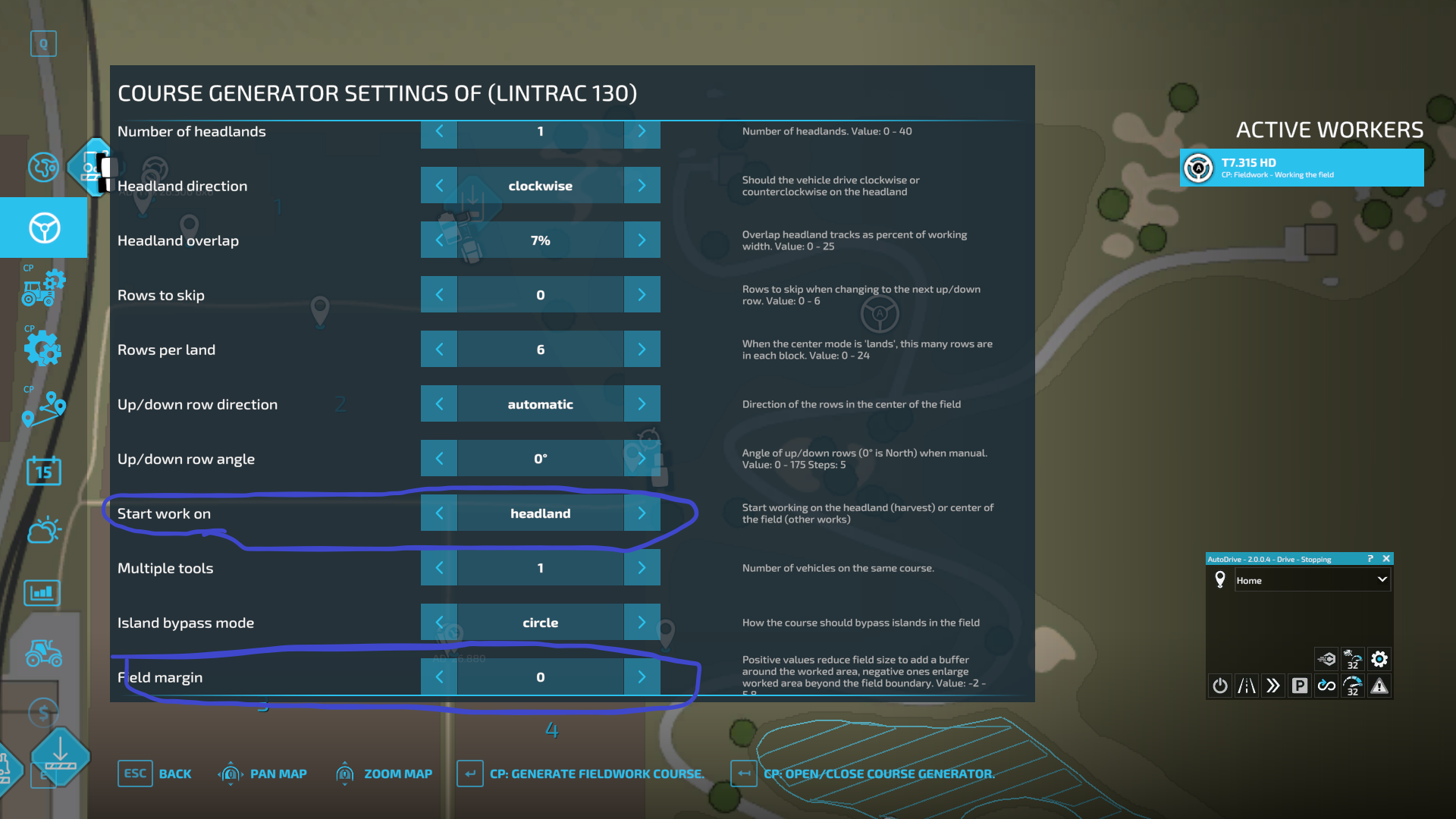The height and width of the screenshot is (819, 1456).
Task: Set Field margin value field to edit
Action: (x=540, y=677)
